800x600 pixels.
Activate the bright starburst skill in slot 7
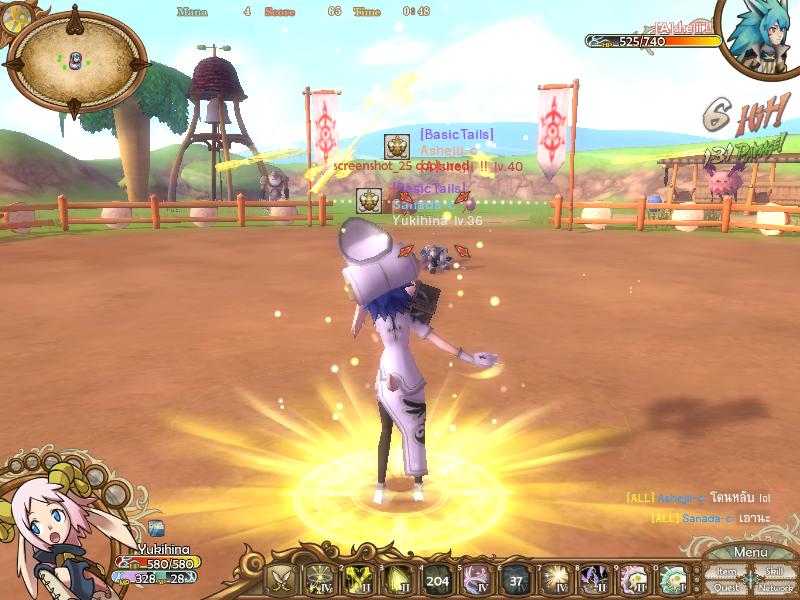pos(554,579)
